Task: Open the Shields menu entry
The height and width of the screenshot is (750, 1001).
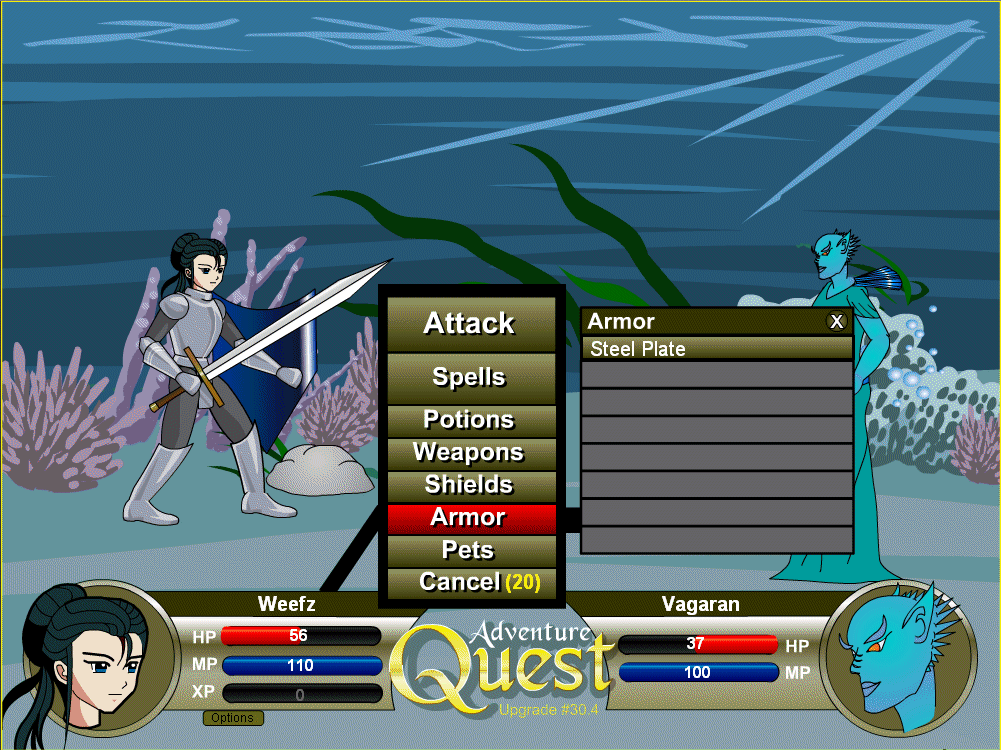Action: 470,485
